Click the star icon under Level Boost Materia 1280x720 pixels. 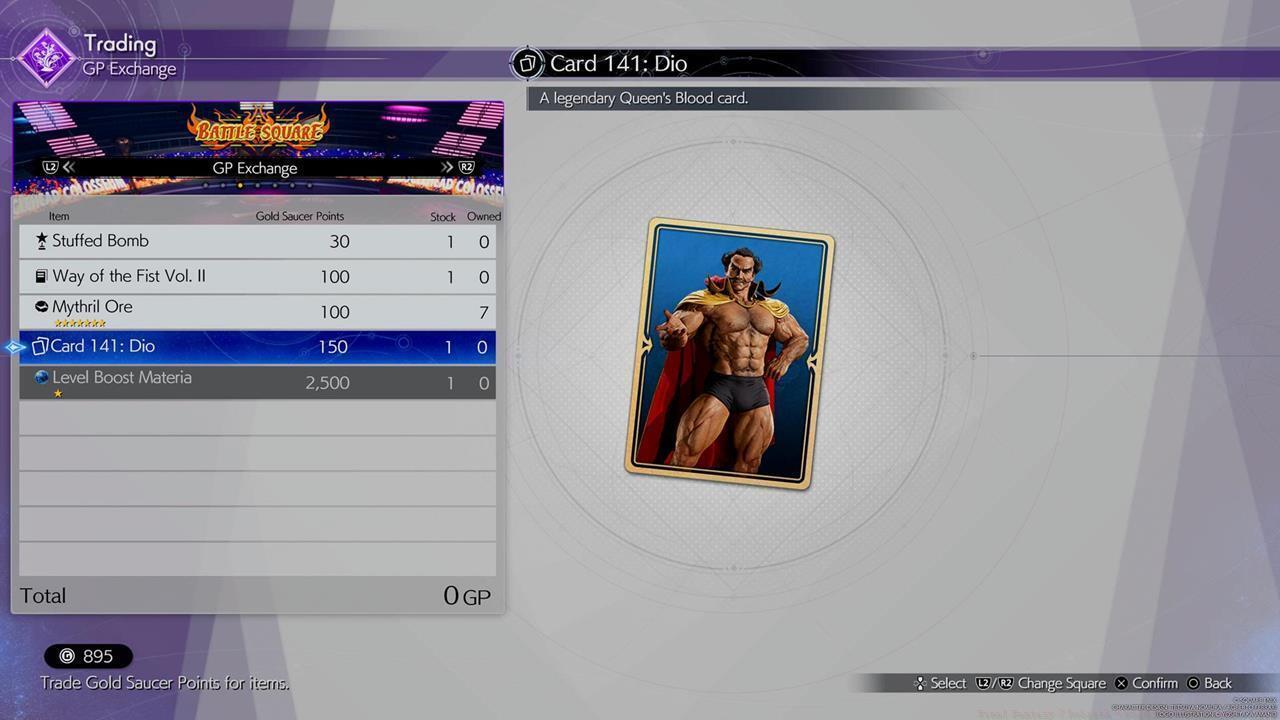click(x=58, y=393)
